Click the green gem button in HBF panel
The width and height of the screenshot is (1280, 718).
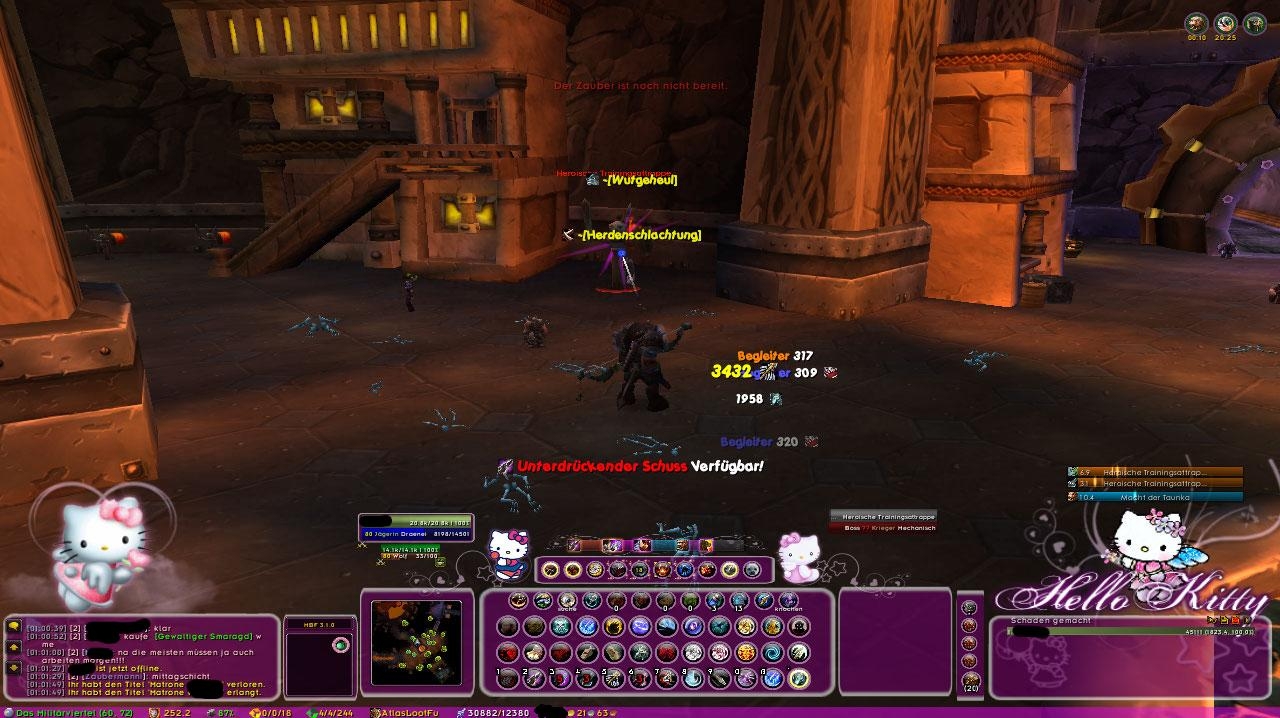tap(340, 645)
